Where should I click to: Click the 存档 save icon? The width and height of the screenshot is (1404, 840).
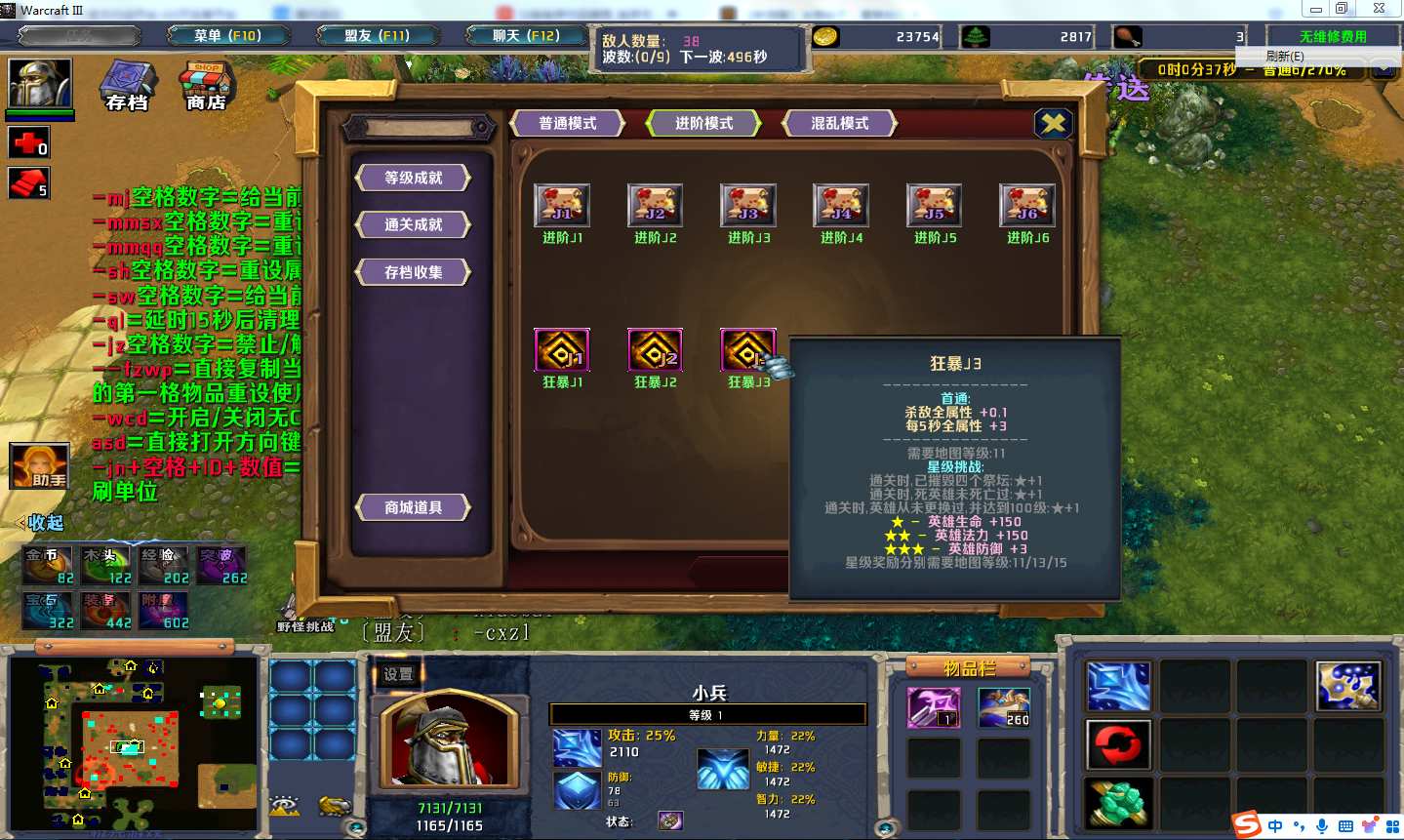[128, 86]
